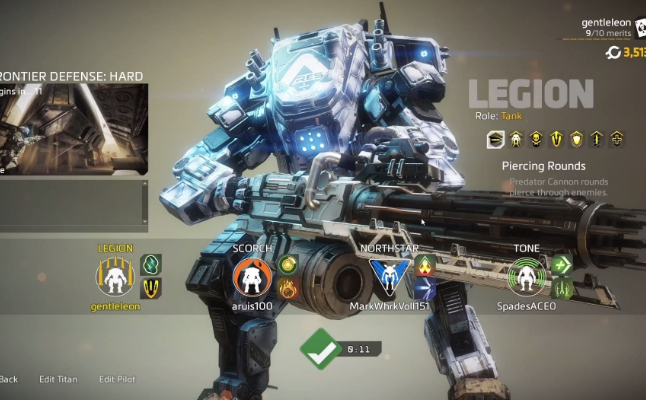Click the credits balance icon
Viewport: 646px width, 400px height.
pos(614,52)
